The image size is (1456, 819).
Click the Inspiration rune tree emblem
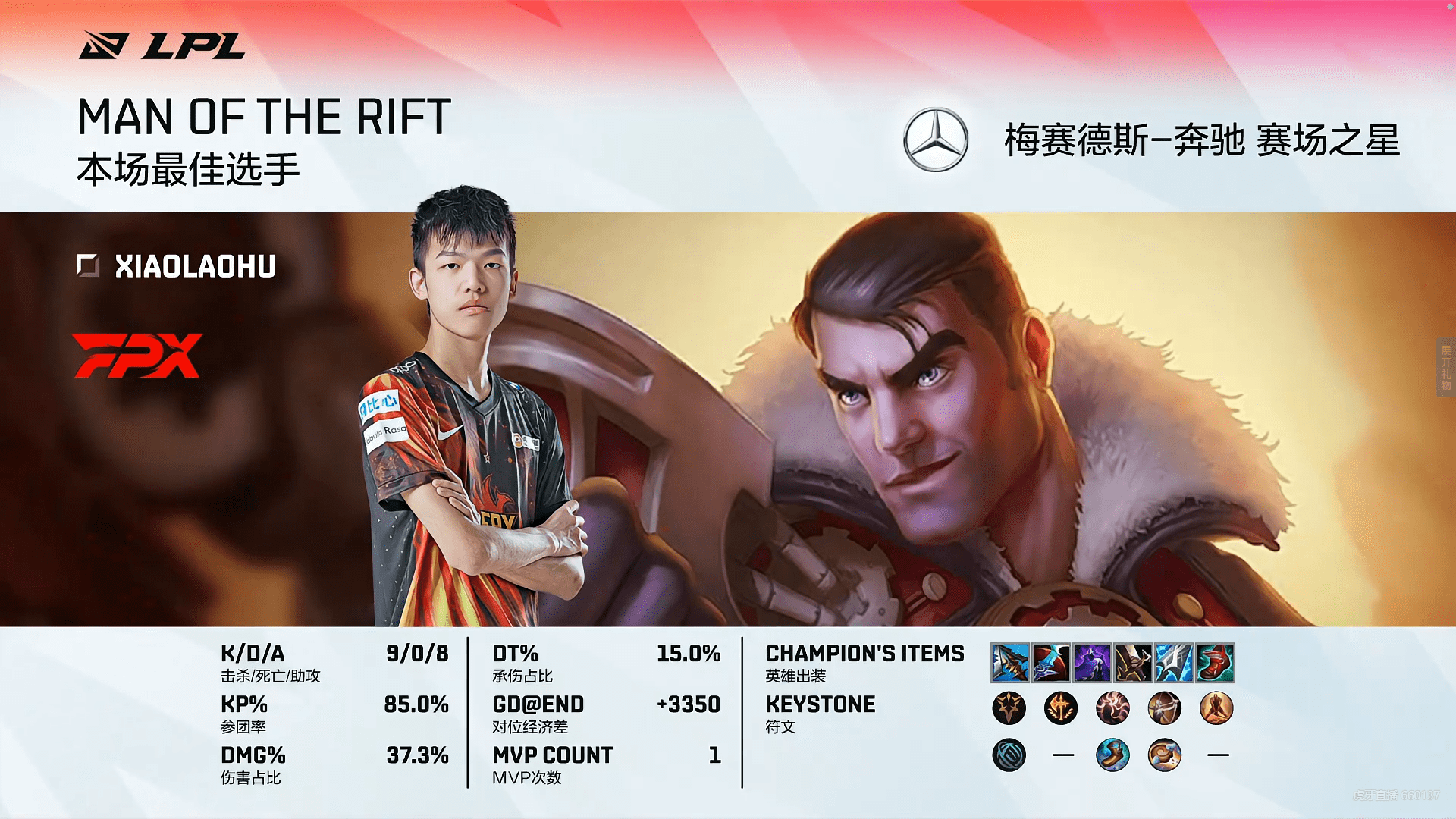(1009, 755)
